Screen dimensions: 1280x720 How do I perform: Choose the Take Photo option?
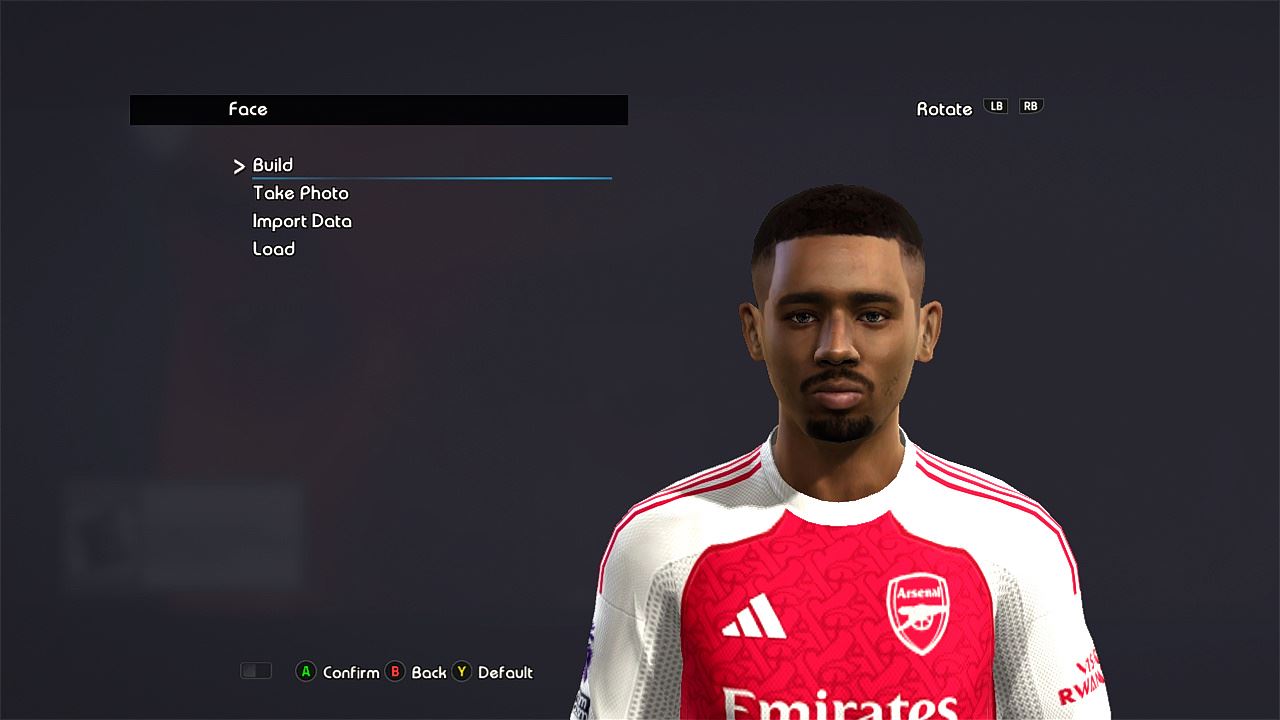[300, 193]
